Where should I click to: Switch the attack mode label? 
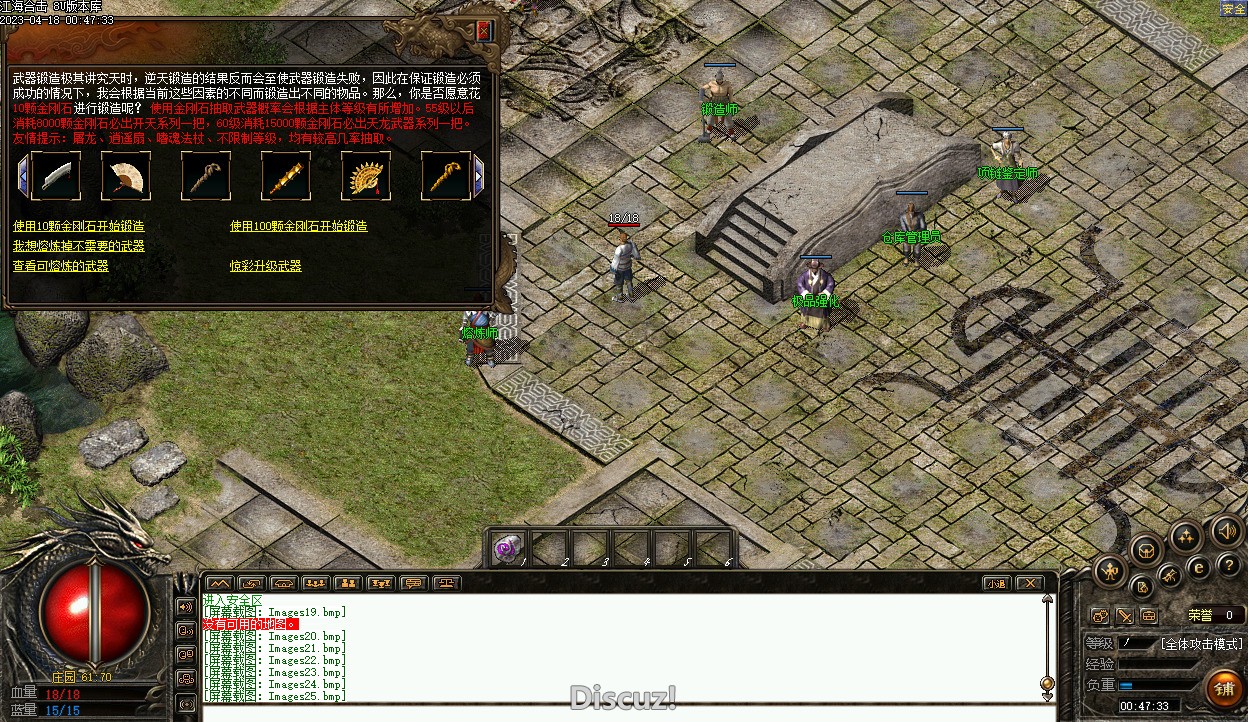pos(1201,643)
